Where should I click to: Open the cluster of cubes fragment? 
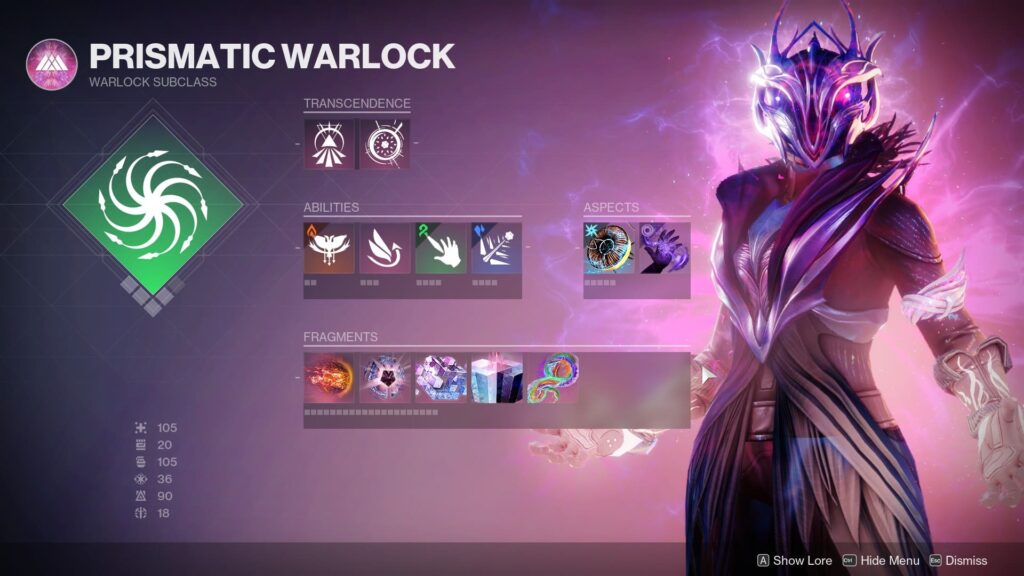click(x=441, y=378)
